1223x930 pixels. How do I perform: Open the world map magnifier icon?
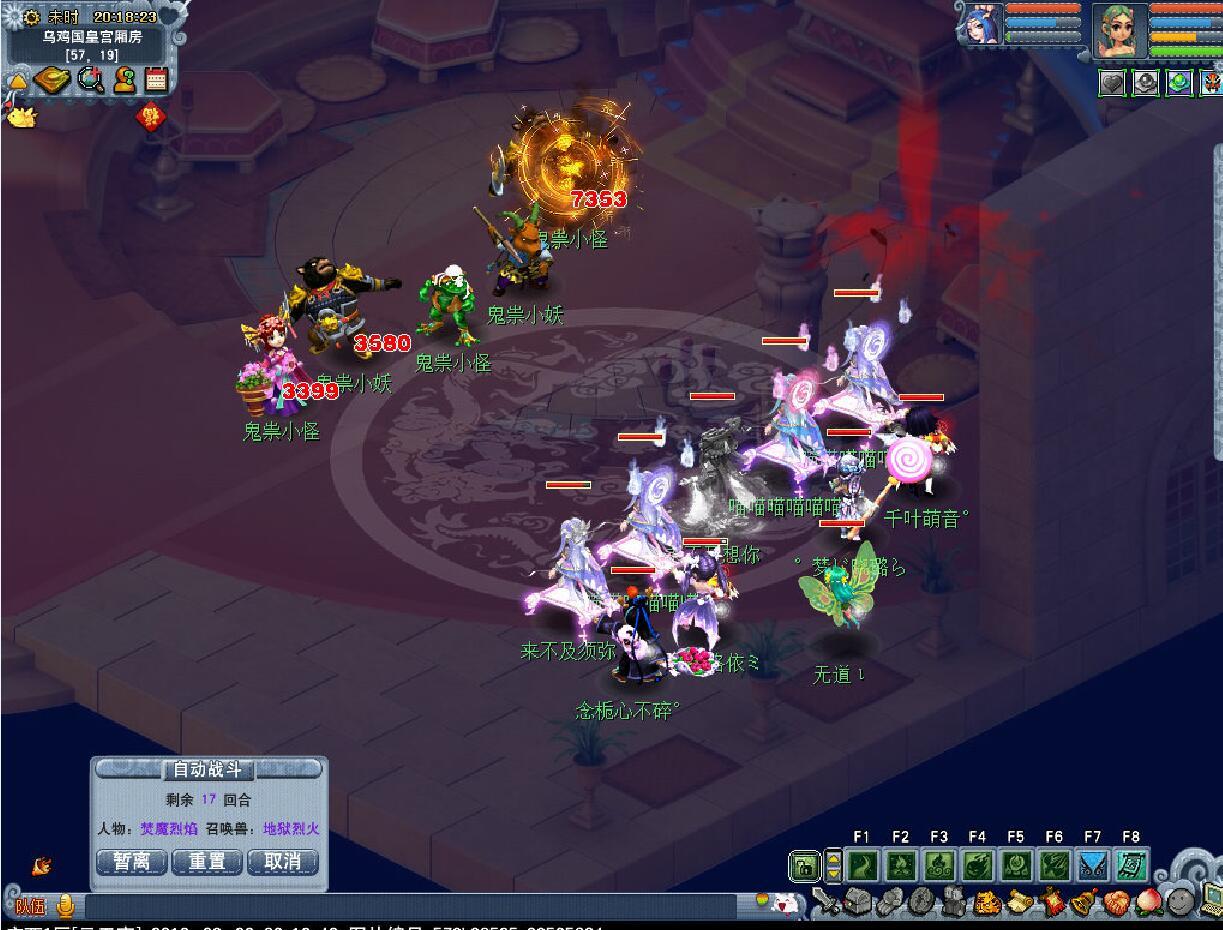[91, 80]
